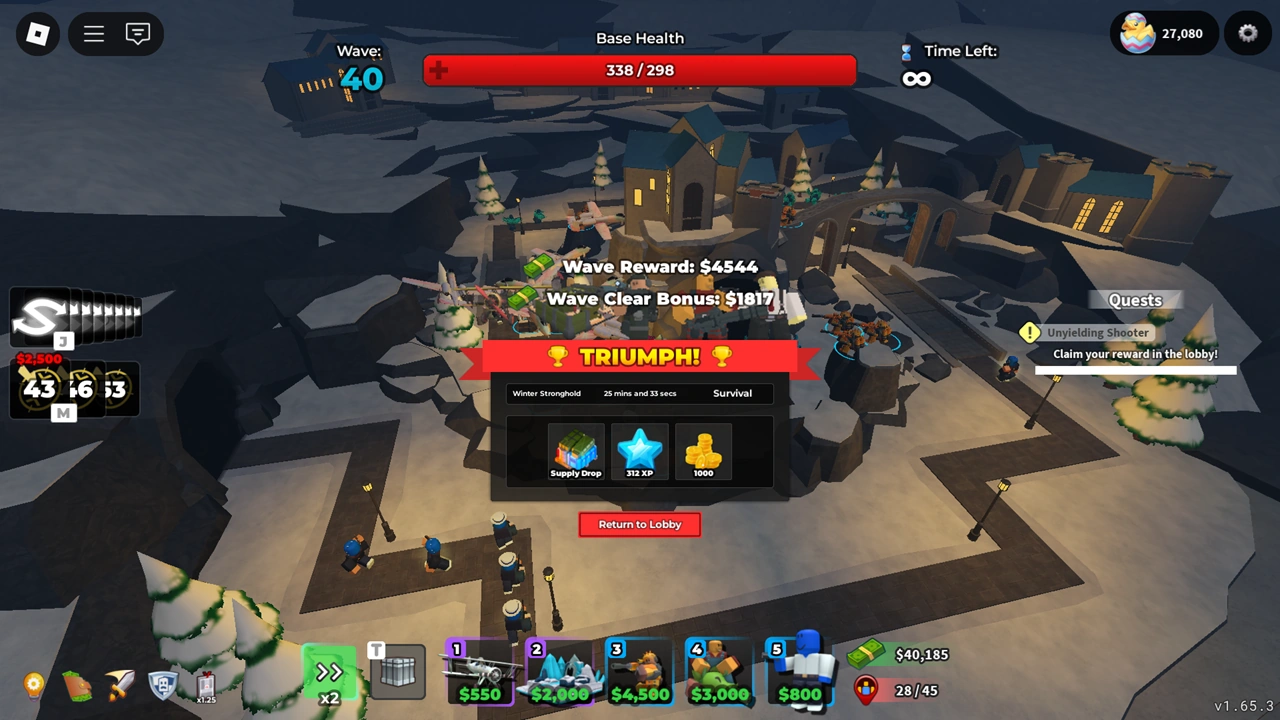Open the Quests panel header
The image size is (1280, 720).
tap(1135, 300)
